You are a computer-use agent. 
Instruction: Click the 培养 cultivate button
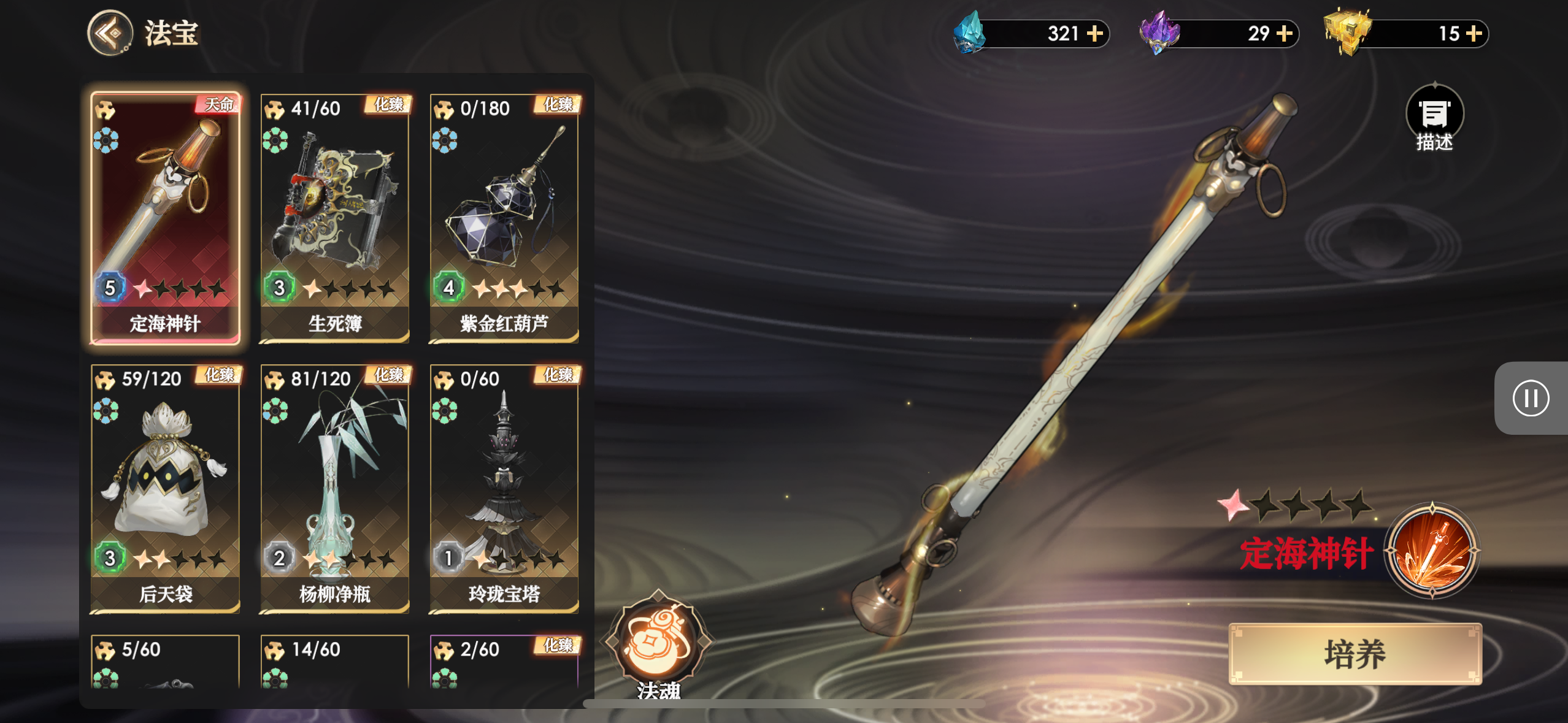tap(1355, 654)
